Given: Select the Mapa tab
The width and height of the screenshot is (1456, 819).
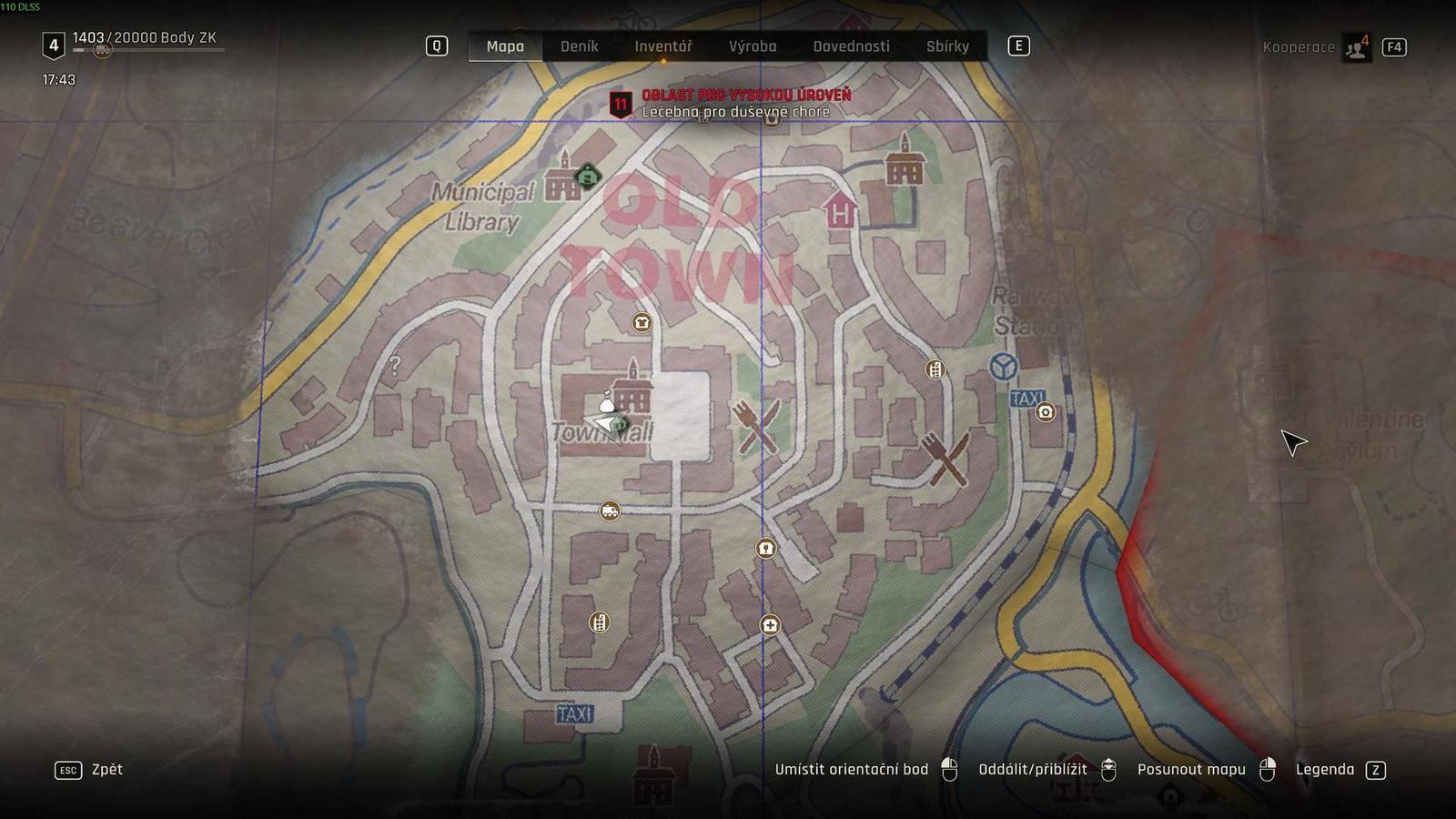Looking at the screenshot, I should coord(505,46).
